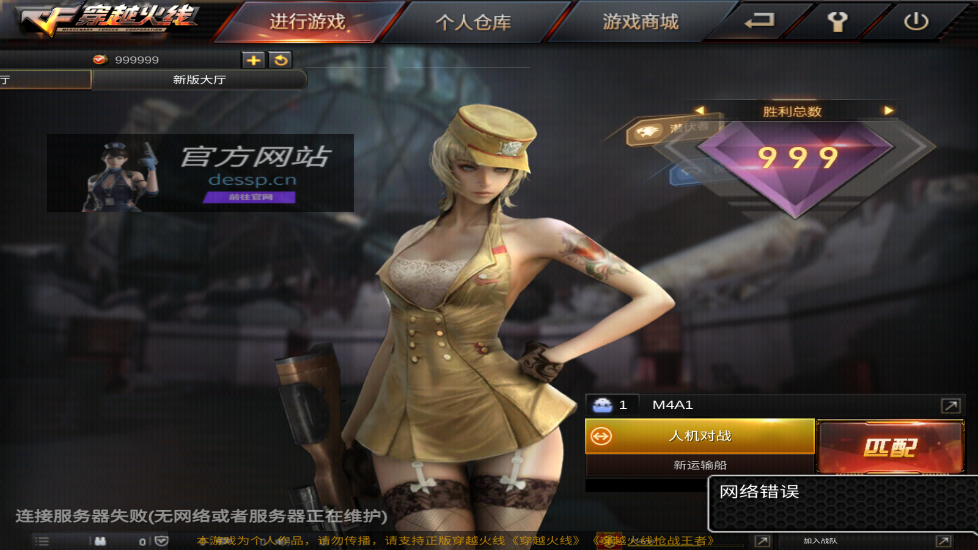The height and width of the screenshot is (550, 978).
Task: Refresh the currency balance with the circular arrow
Action: click(280, 60)
